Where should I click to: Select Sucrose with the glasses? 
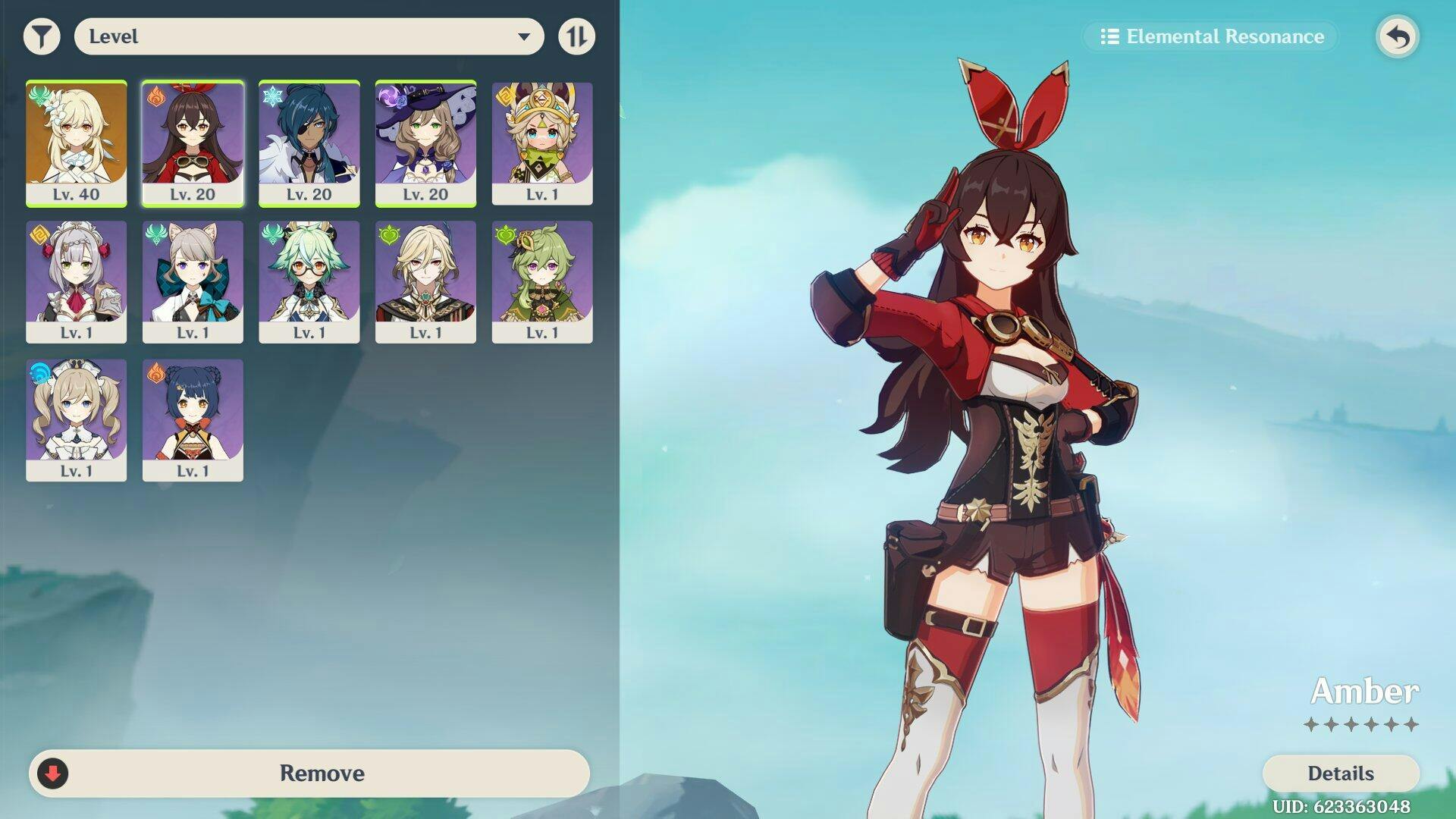tap(309, 282)
